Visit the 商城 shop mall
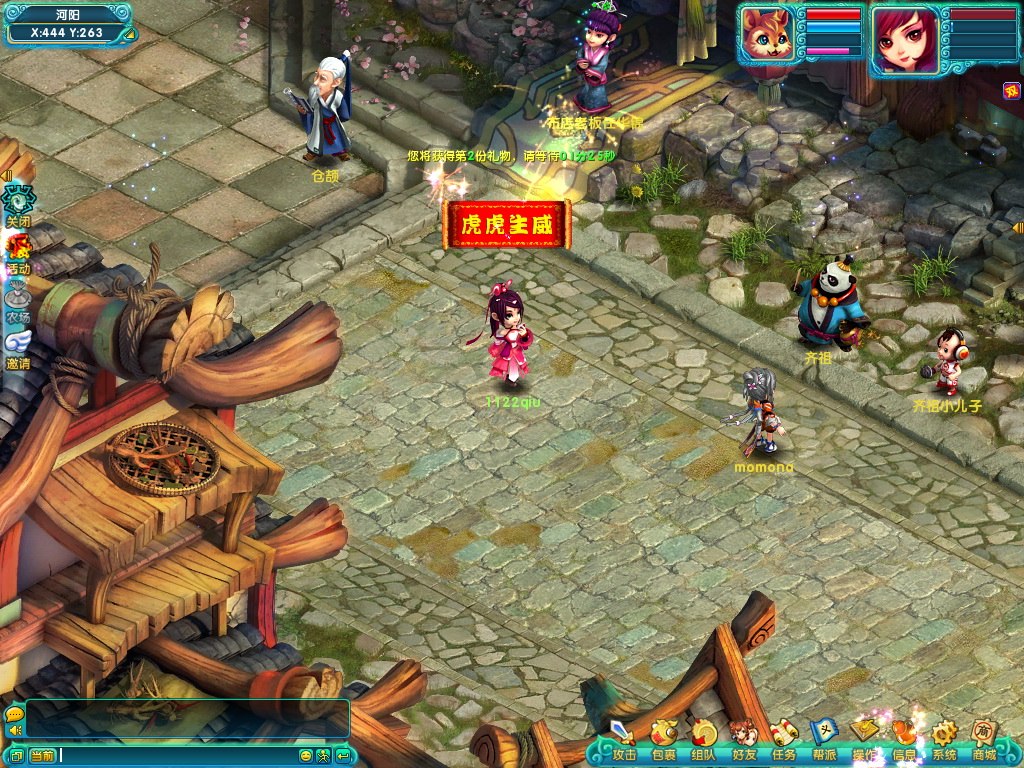This screenshot has height=768, width=1024. 984,739
